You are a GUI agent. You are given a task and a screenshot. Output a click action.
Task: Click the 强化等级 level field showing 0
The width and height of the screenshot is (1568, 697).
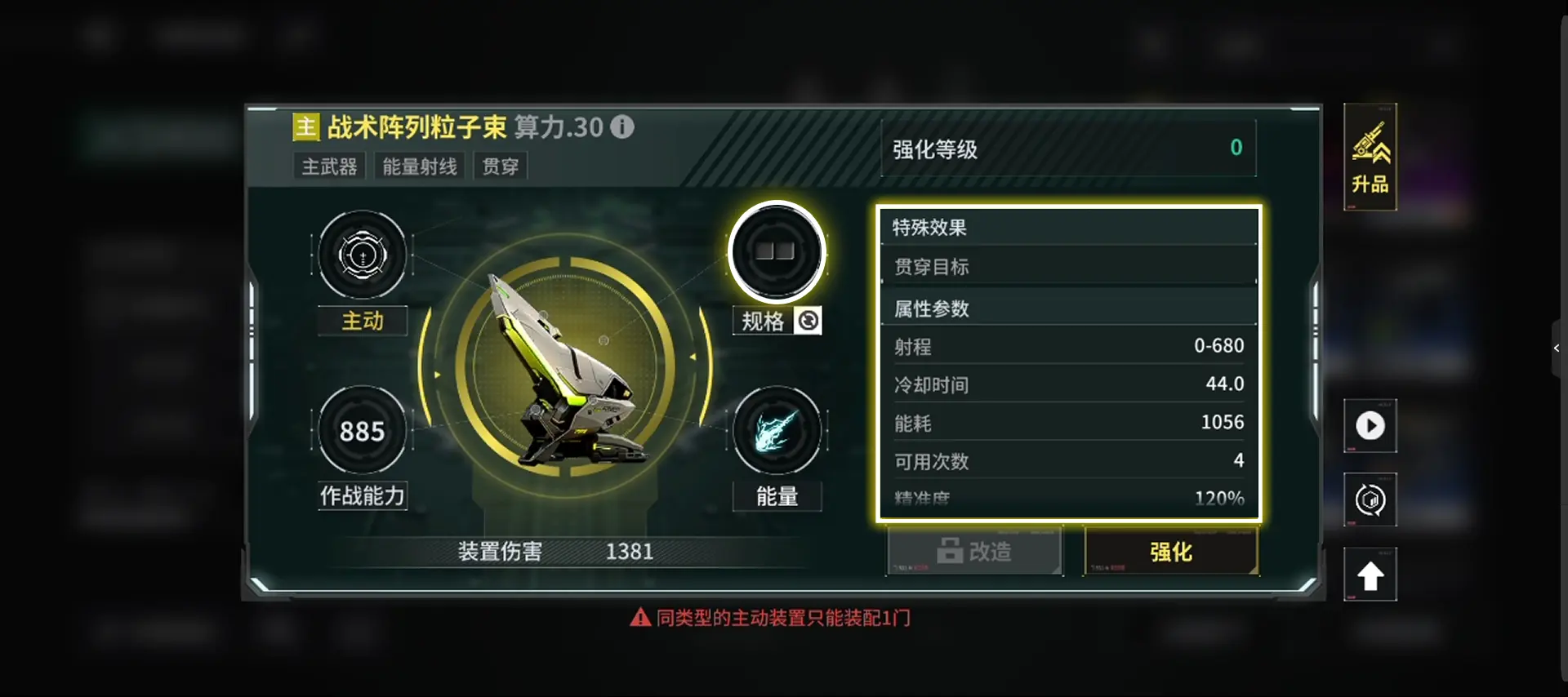pos(1068,149)
